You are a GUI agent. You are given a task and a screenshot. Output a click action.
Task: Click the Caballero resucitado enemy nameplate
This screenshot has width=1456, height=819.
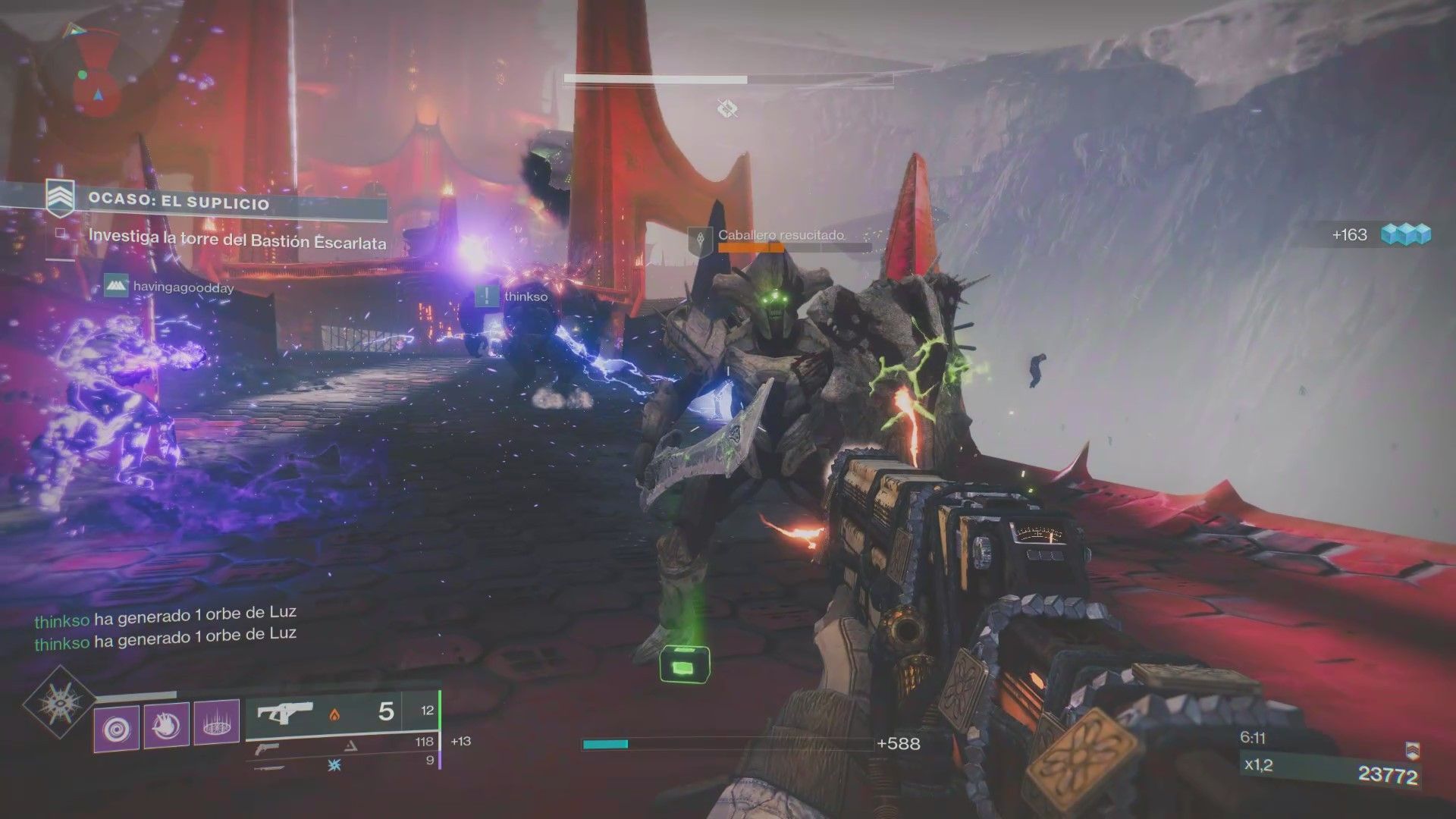(x=780, y=236)
